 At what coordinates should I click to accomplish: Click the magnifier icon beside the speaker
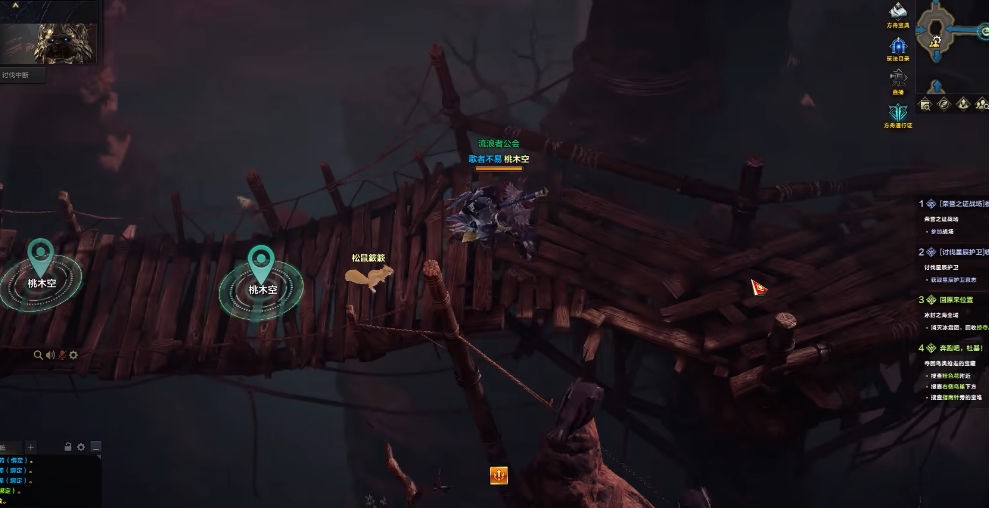(38, 355)
